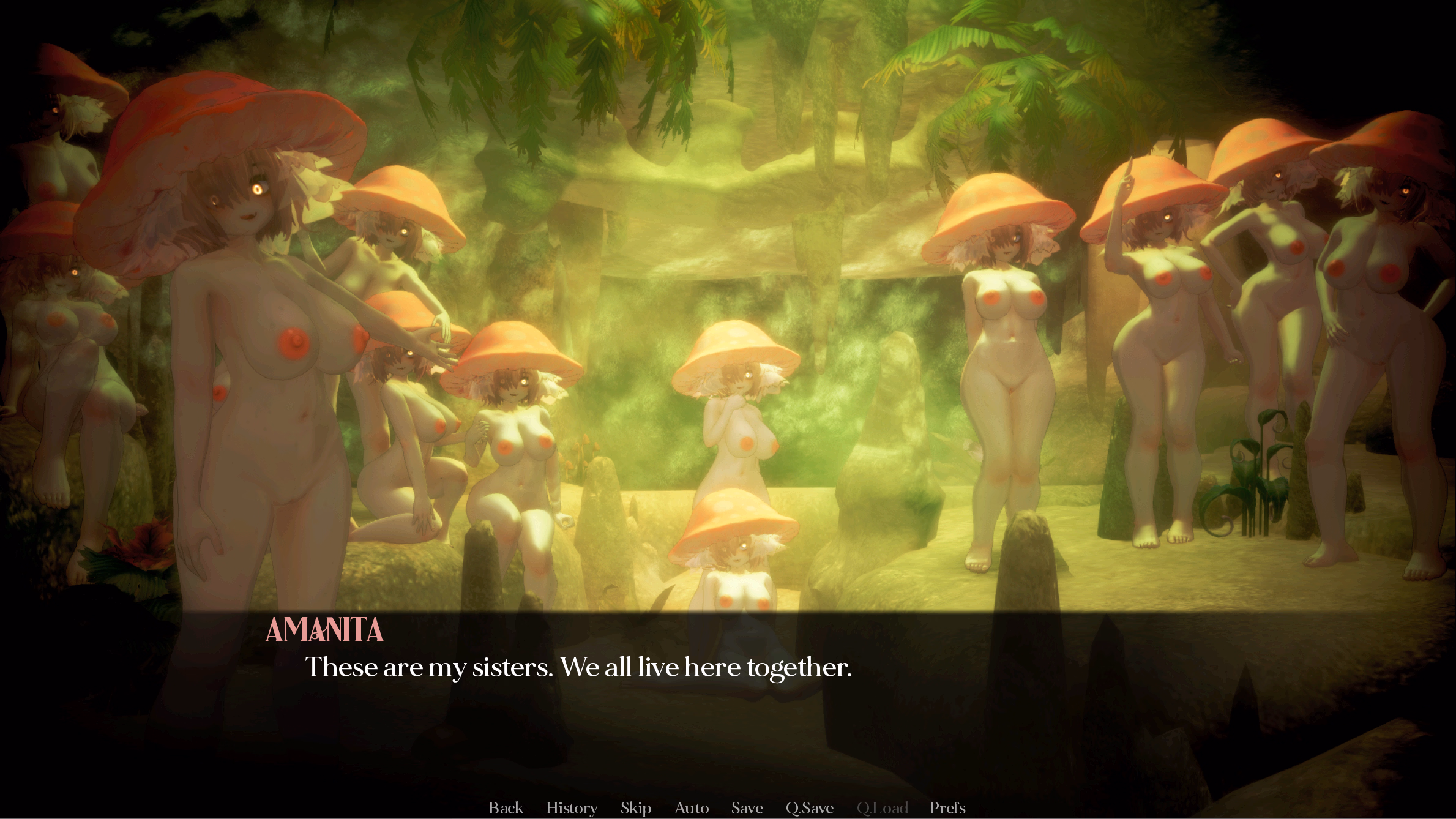Click the Q.Load quick load button
The image size is (1456, 819).
tap(882, 808)
